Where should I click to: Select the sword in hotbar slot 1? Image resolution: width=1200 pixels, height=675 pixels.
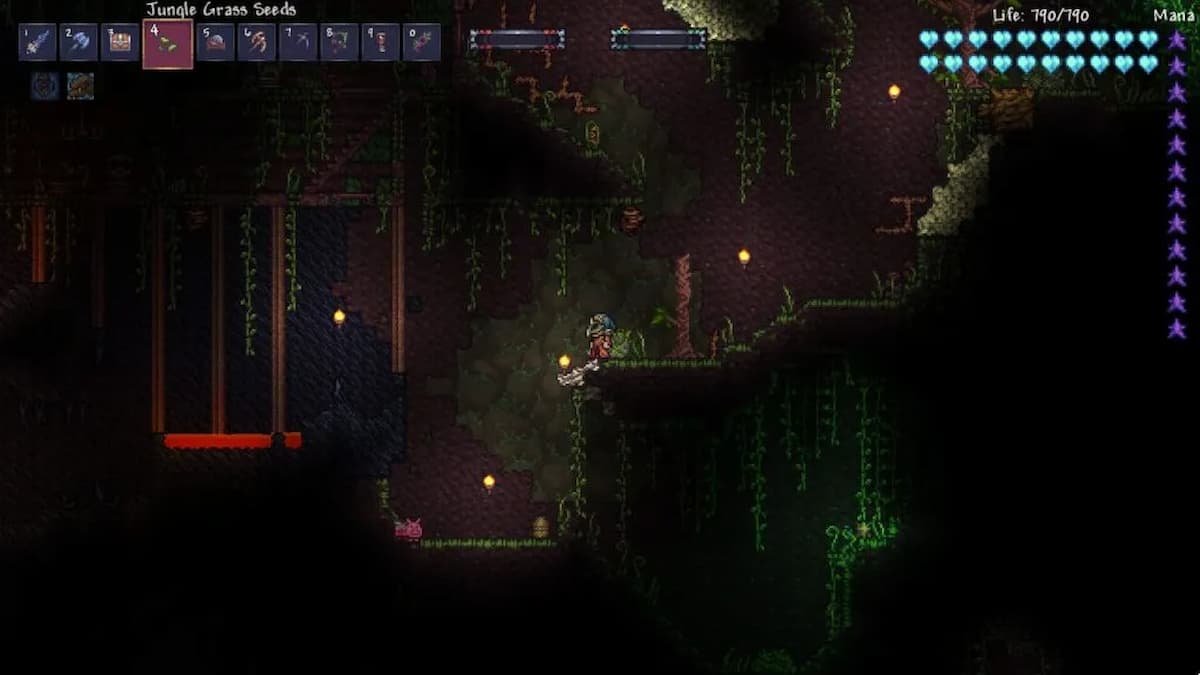pos(37,43)
